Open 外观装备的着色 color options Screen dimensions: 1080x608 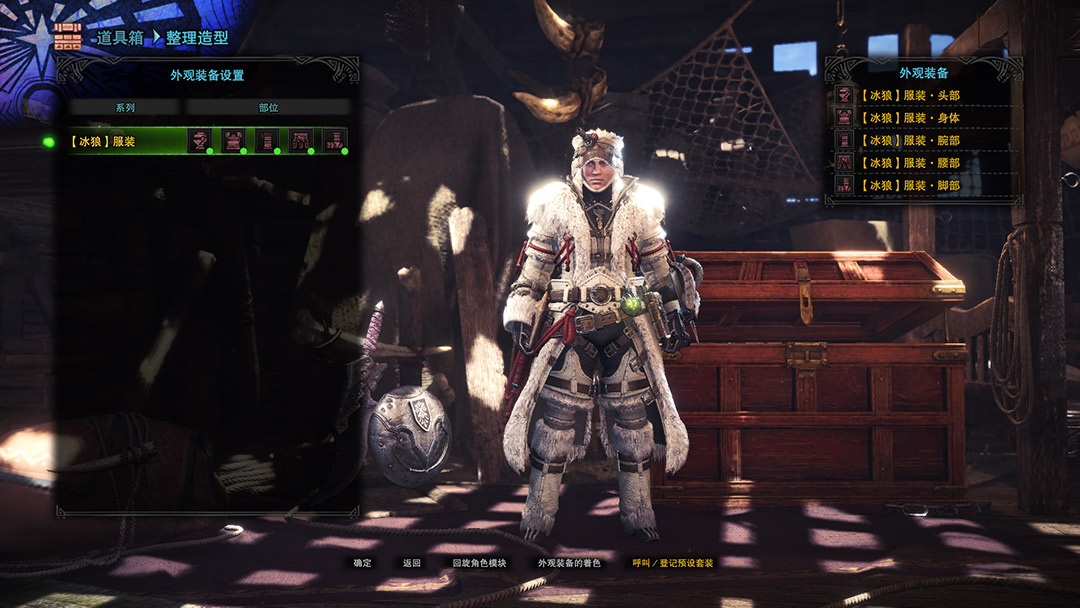click(x=569, y=563)
